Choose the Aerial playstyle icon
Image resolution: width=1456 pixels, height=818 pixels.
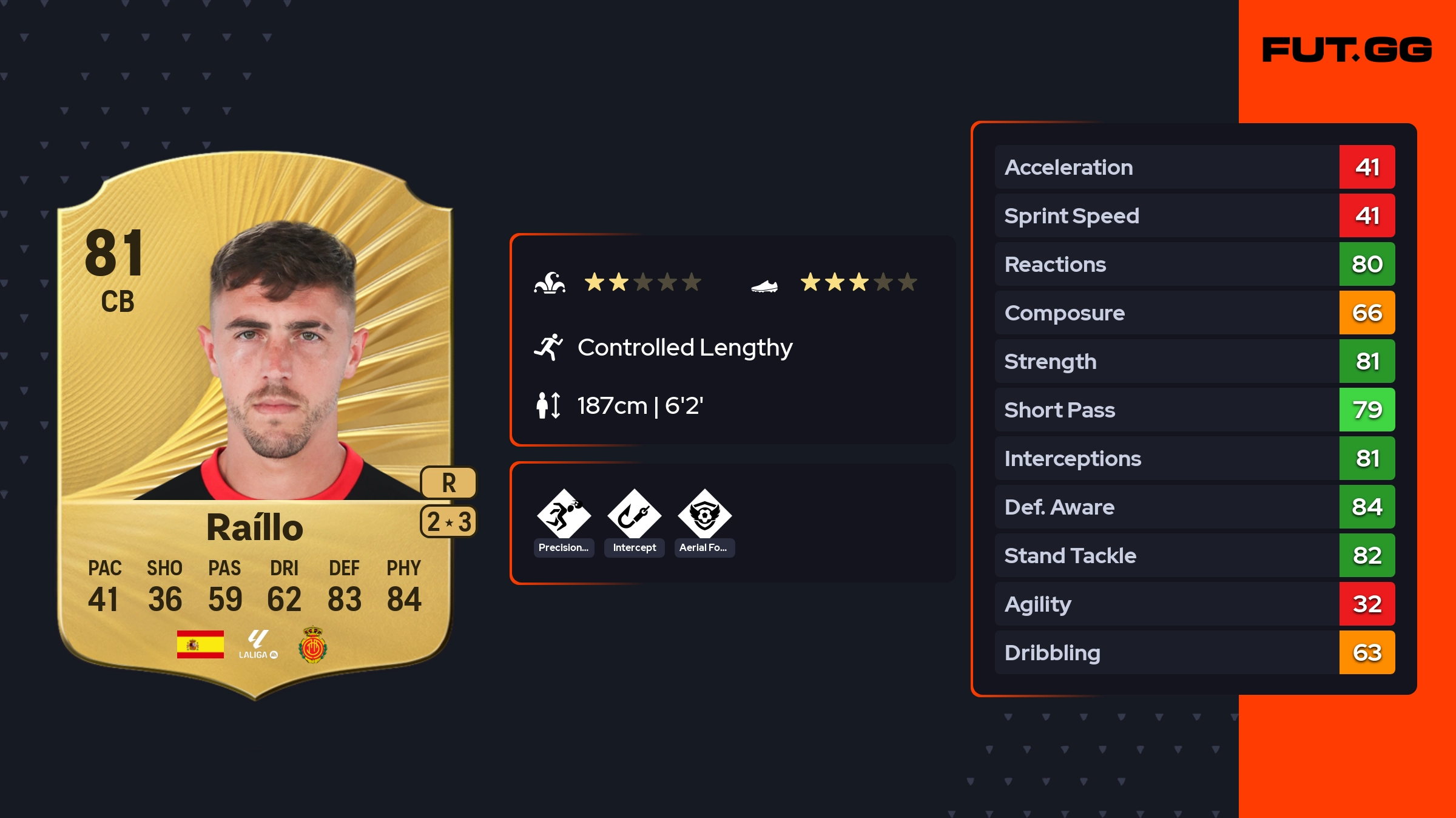coord(704,515)
